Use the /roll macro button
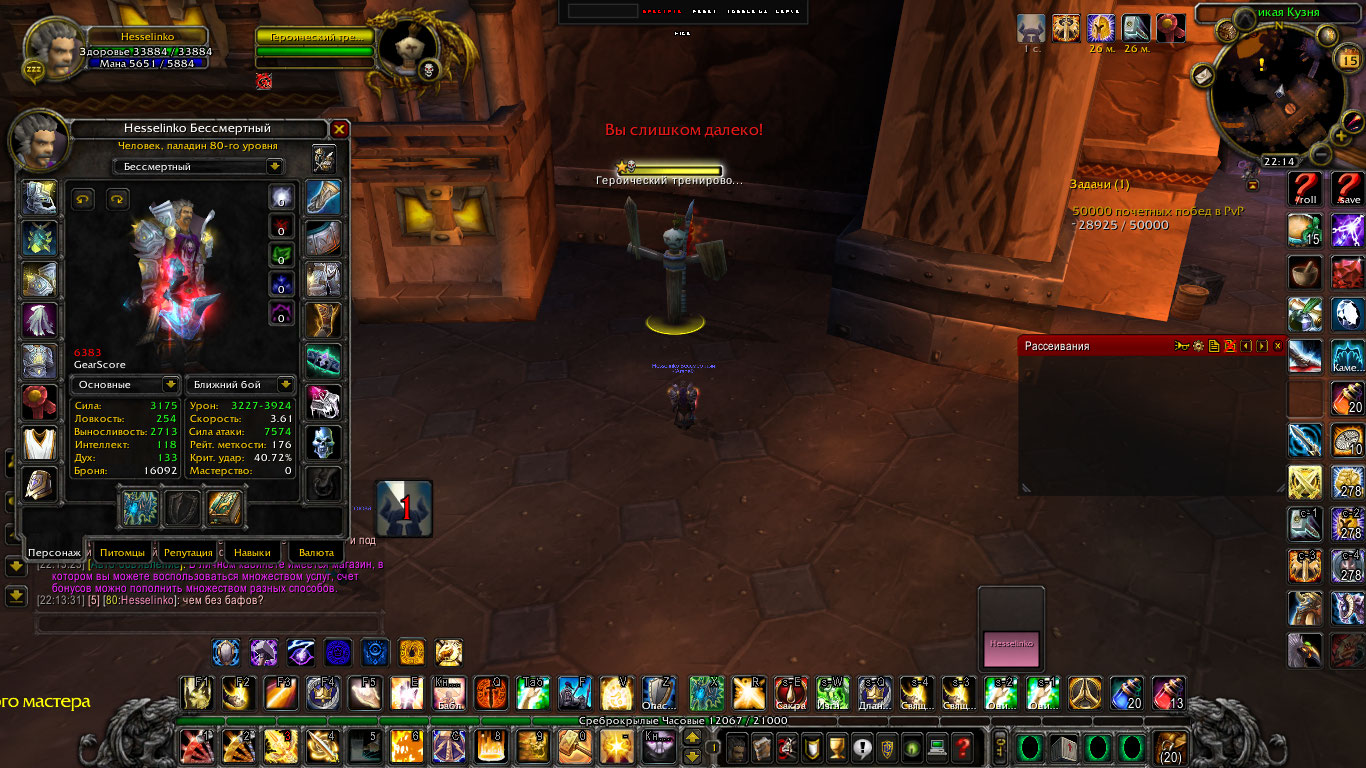 [x=1305, y=189]
